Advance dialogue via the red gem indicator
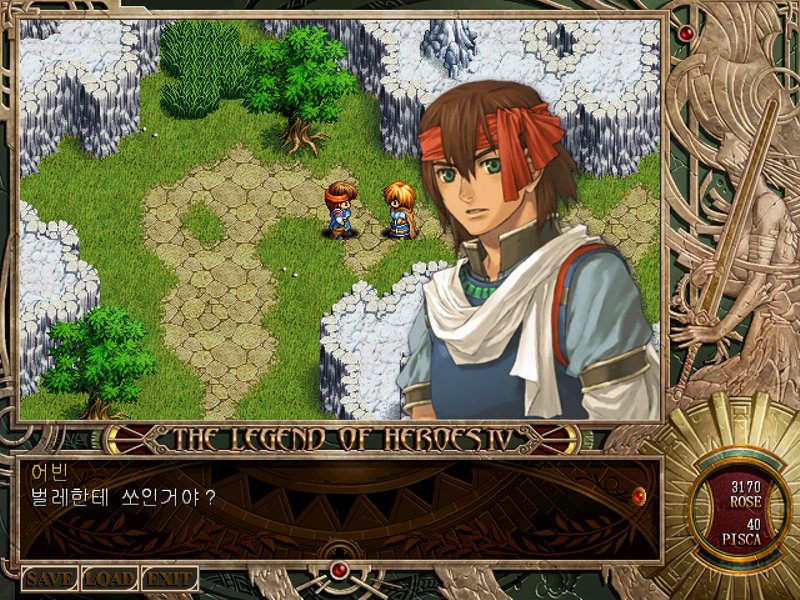The height and width of the screenshot is (600, 800). click(639, 494)
